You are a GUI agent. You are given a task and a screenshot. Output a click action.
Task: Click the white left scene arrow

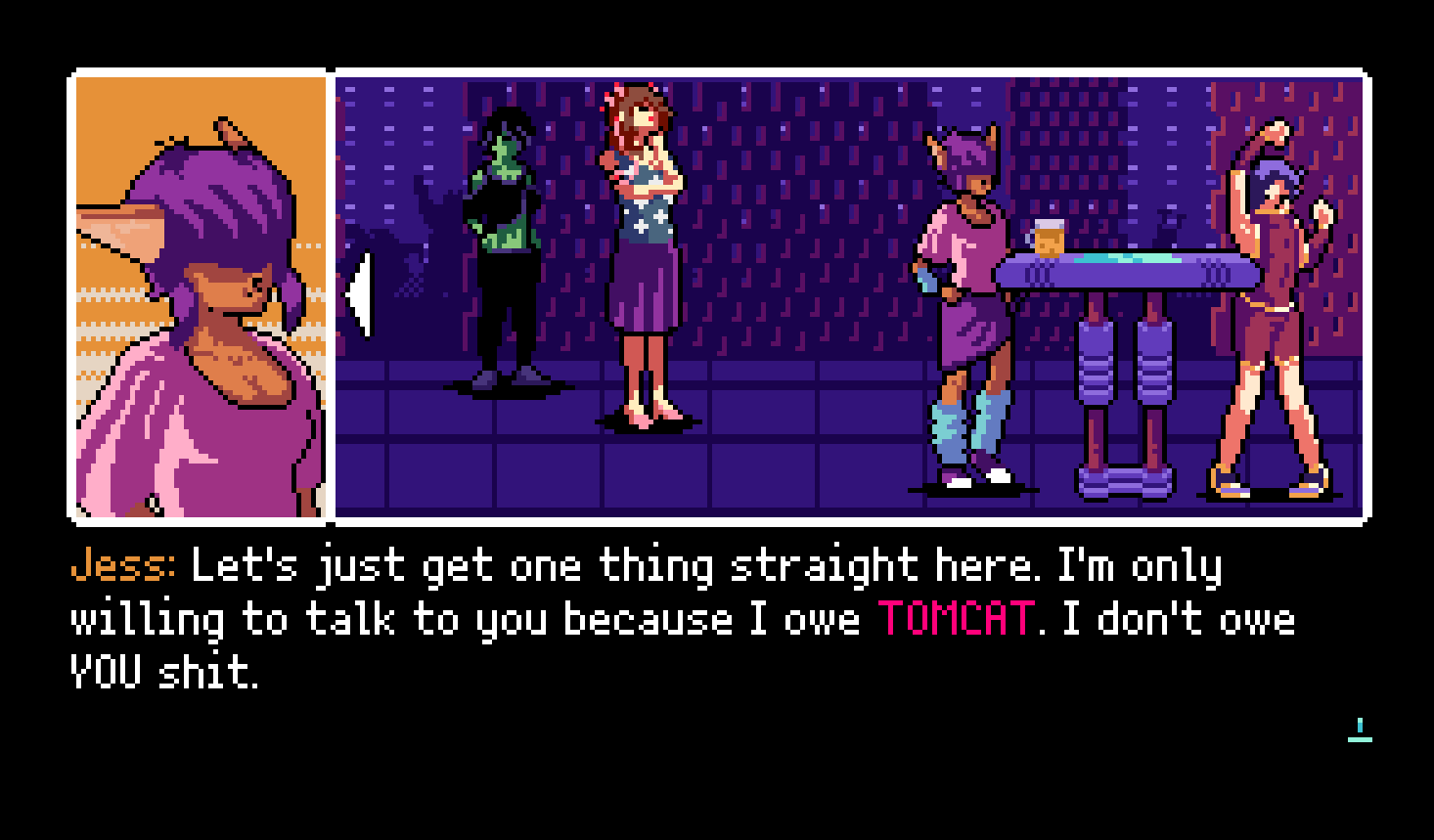pyautogui.click(x=360, y=294)
